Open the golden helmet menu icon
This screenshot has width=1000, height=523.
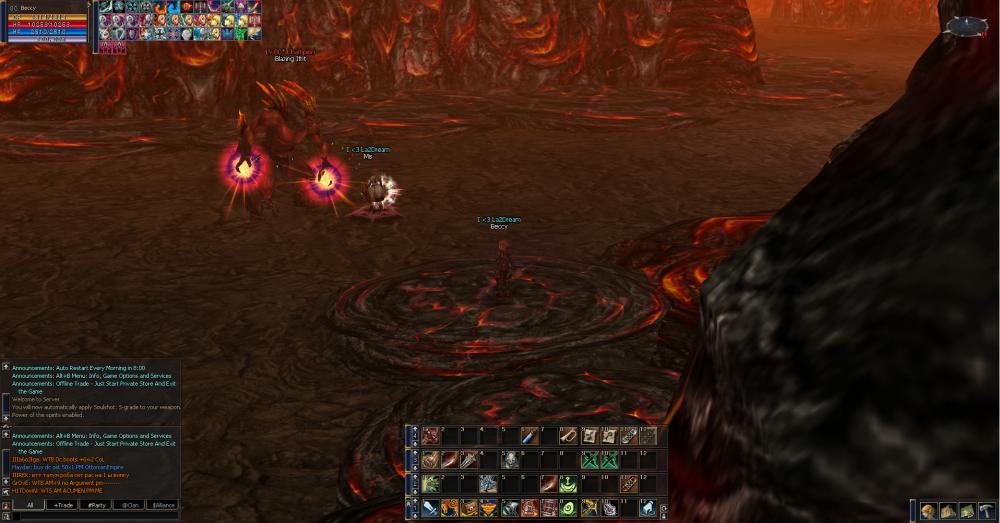[x=927, y=511]
